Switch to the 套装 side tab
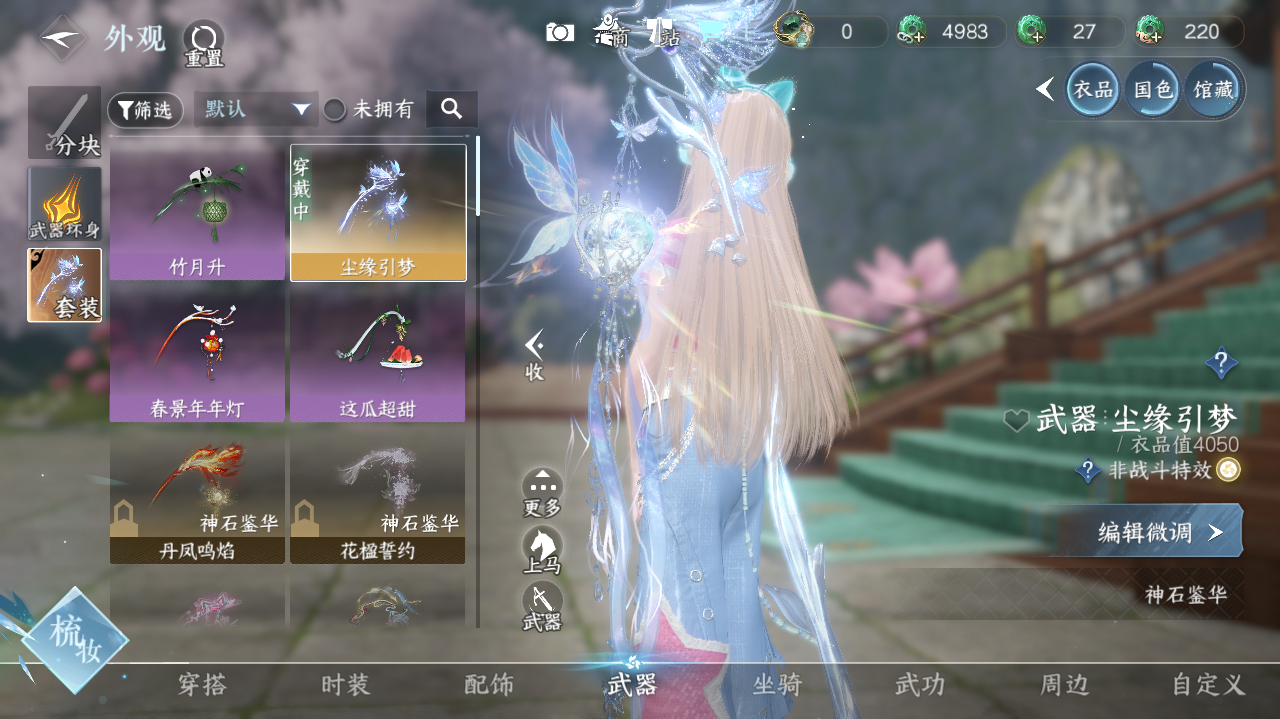This screenshot has width=1280, height=719. pyautogui.click(x=65, y=285)
